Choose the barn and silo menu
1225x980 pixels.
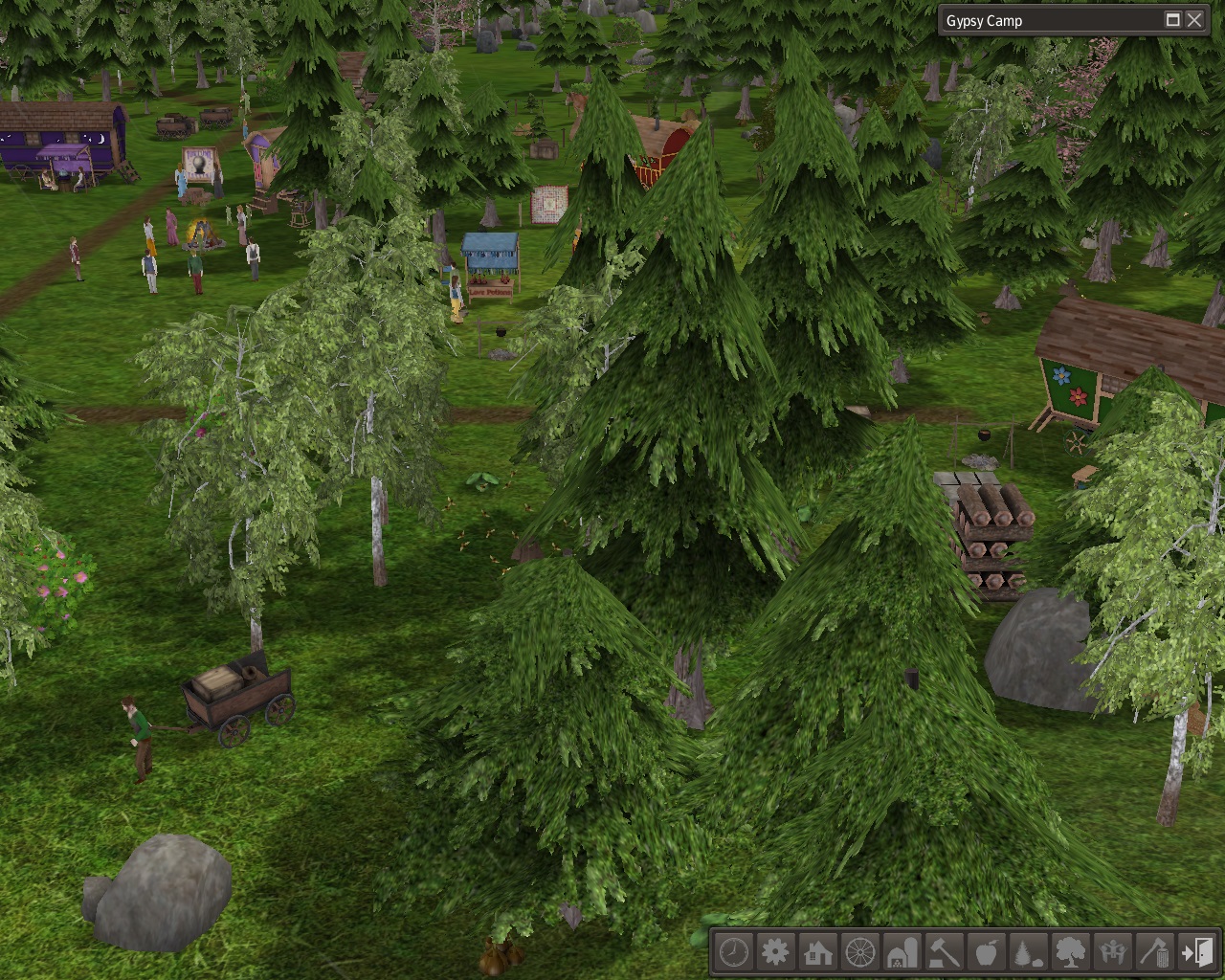click(902, 952)
